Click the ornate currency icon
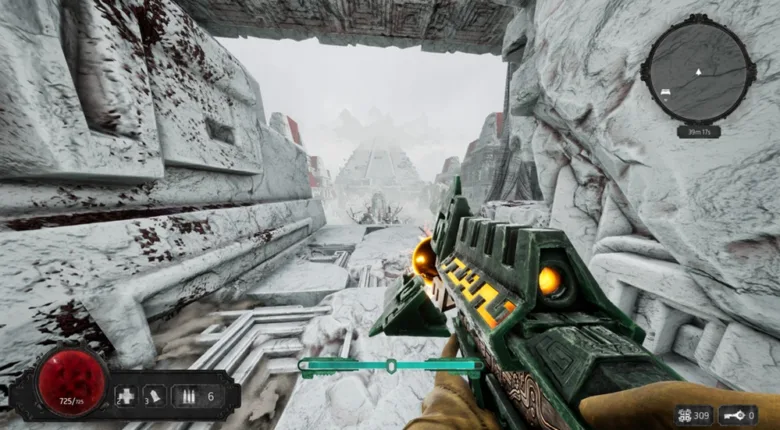 [686, 414]
